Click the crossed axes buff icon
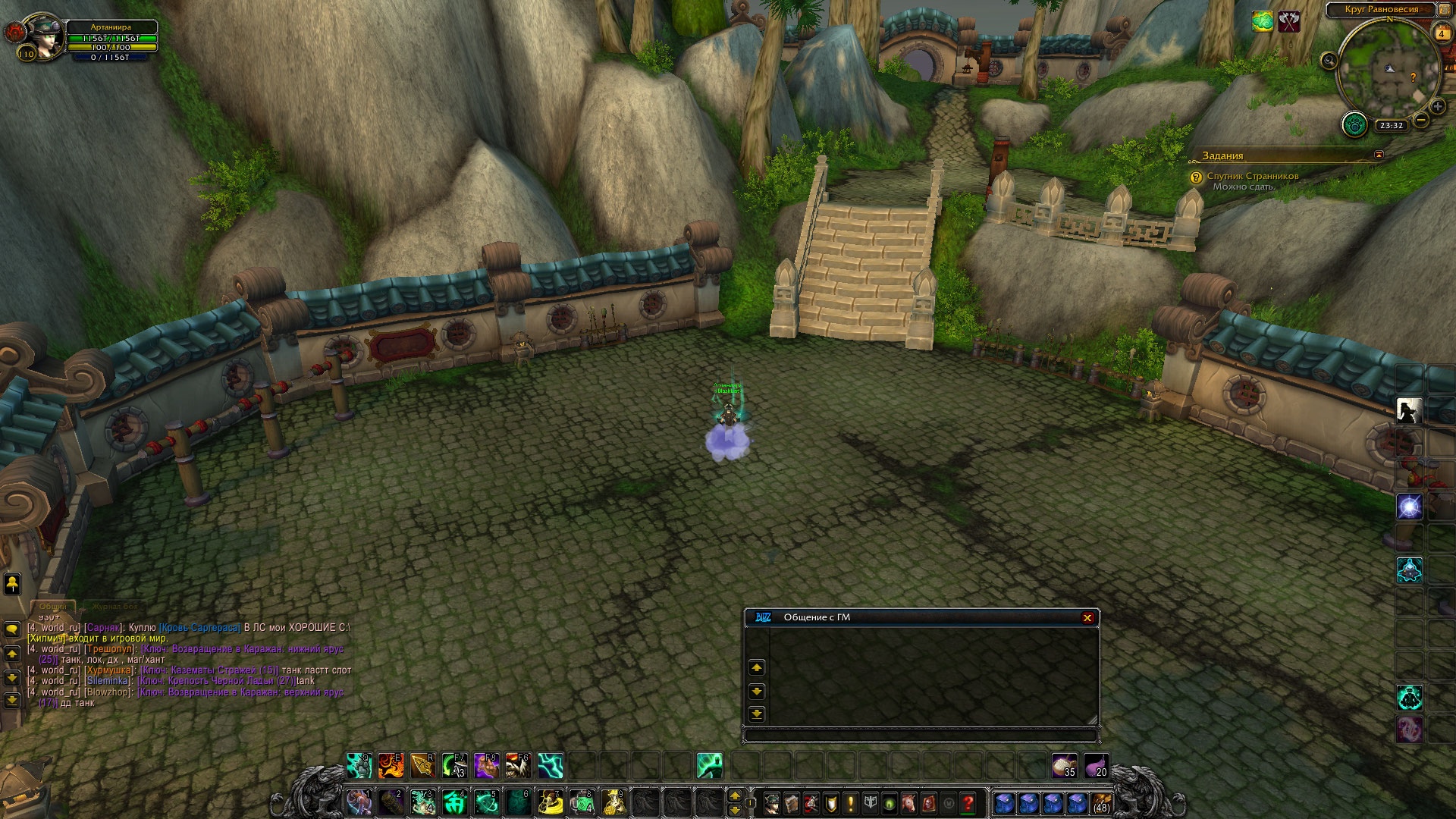Viewport: 1456px width, 819px height. [x=1288, y=21]
